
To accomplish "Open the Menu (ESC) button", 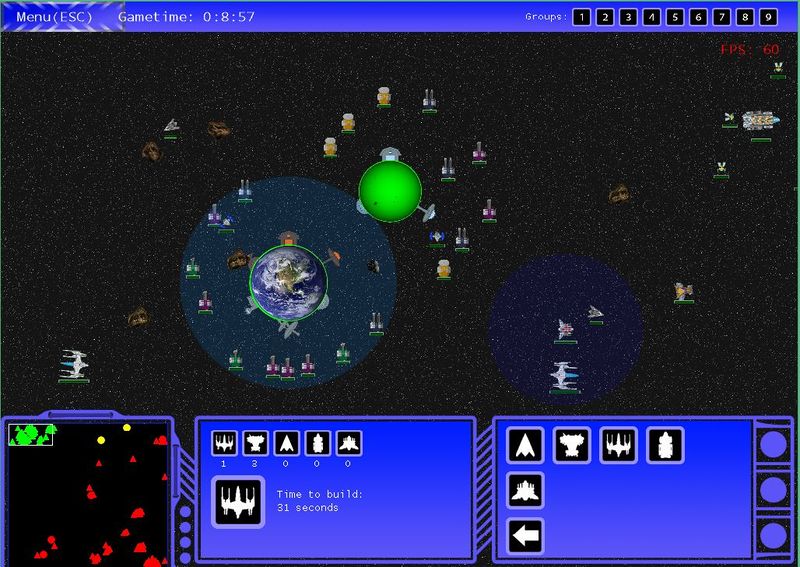I will tap(57, 16).
